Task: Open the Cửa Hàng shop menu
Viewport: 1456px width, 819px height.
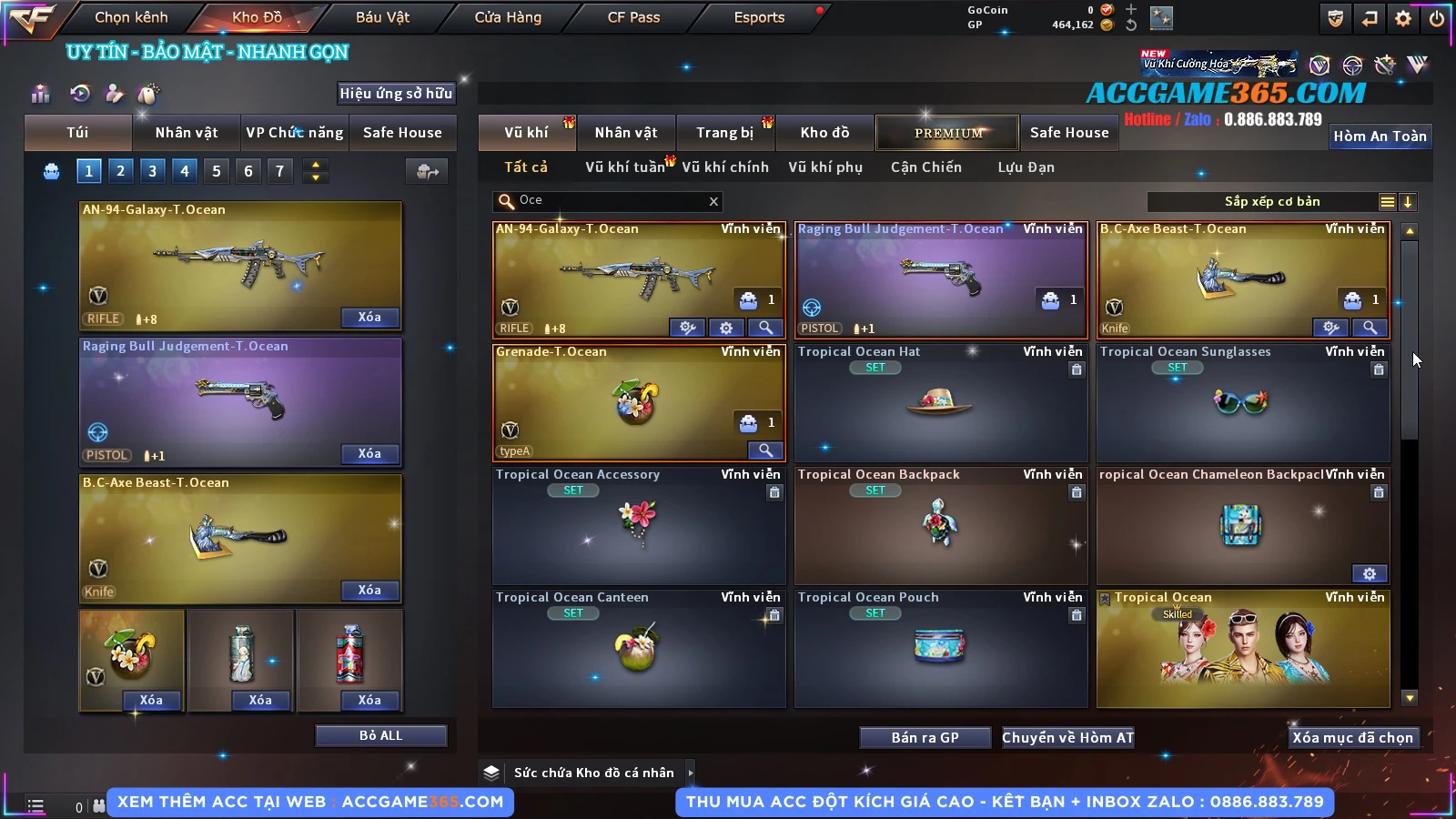Action: coord(508,17)
